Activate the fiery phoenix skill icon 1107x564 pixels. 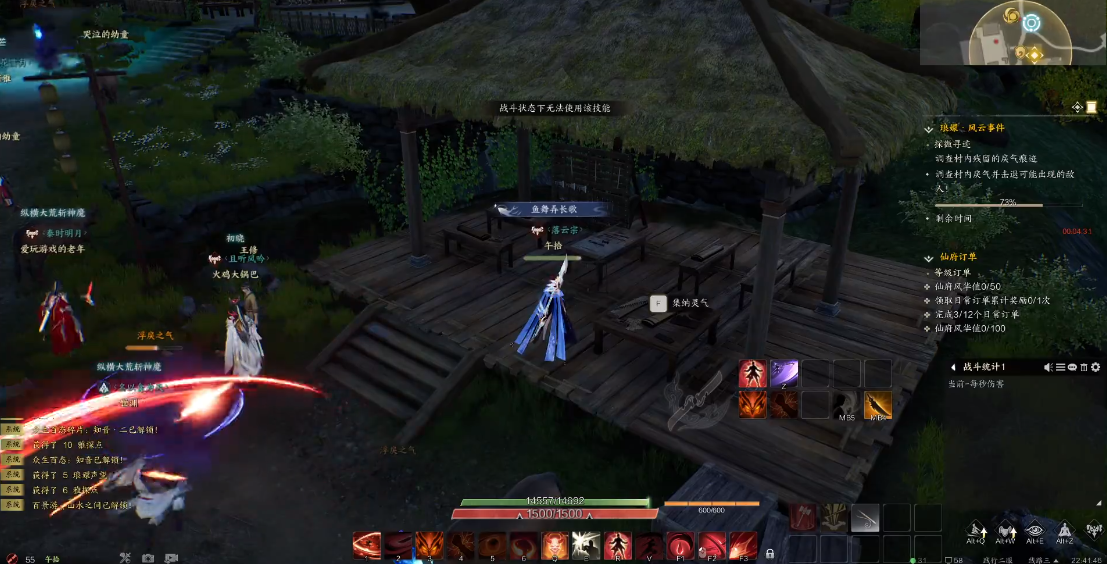coord(752,405)
